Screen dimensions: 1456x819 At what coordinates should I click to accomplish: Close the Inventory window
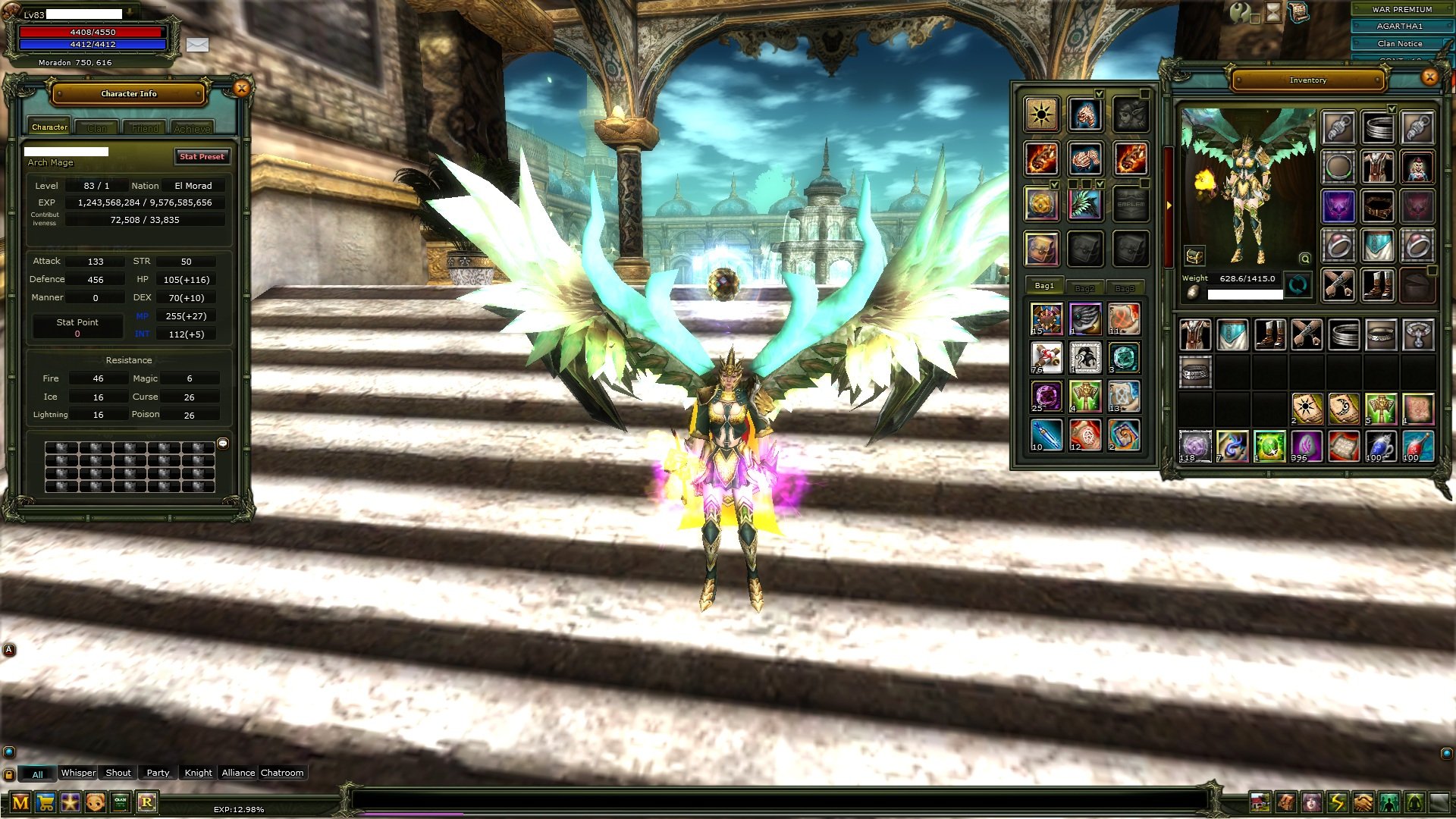pyautogui.click(x=1429, y=77)
